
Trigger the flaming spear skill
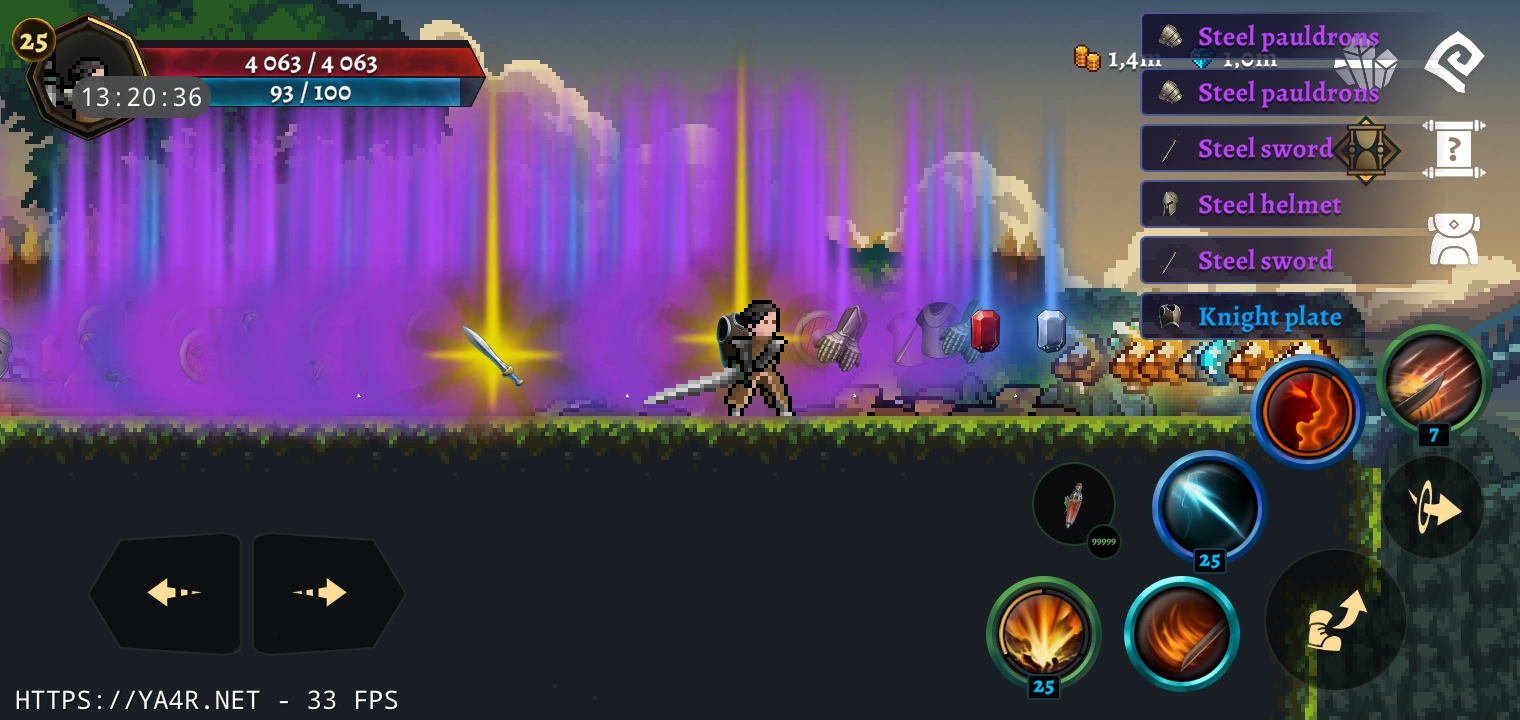click(1433, 381)
